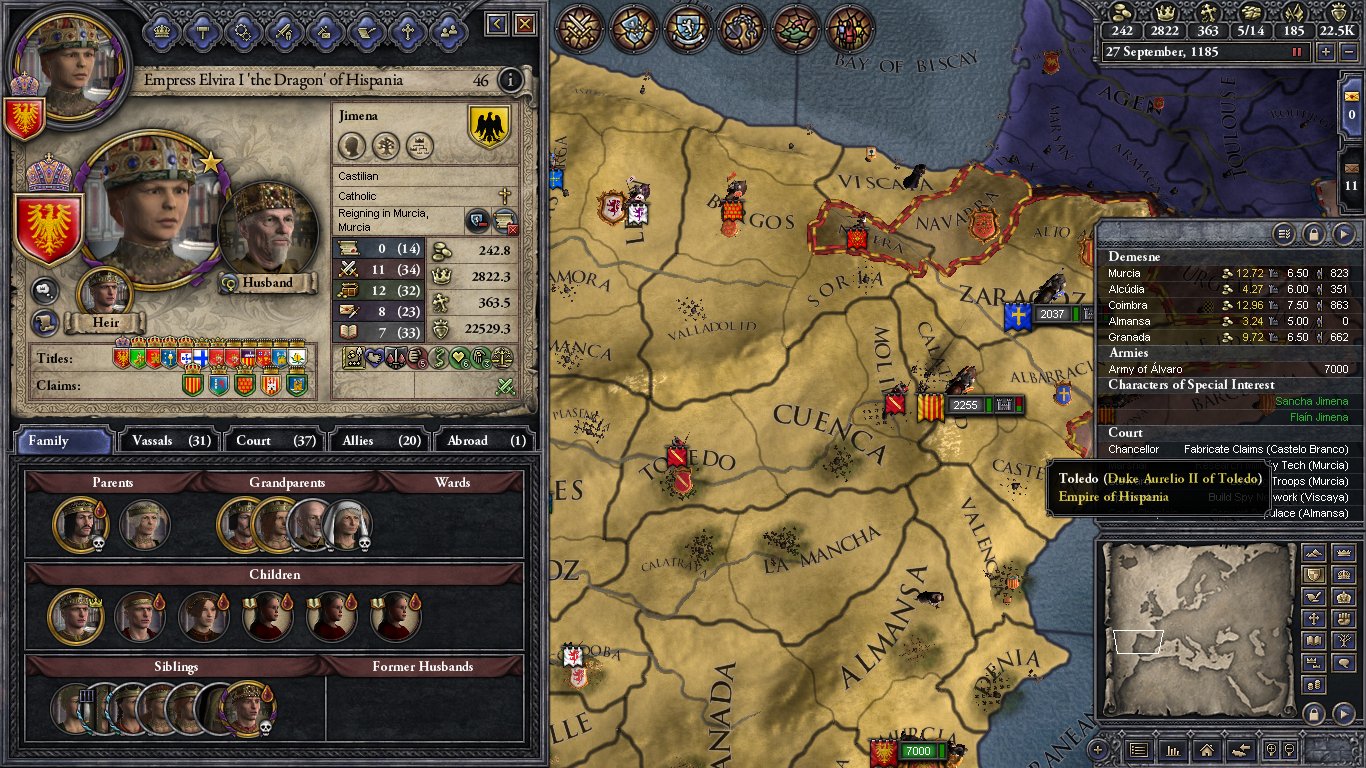The image size is (1366, 768).
Task: Open Sancha Jimena from special interest list
Action: pyautogui.click(x=1311, y=401)
